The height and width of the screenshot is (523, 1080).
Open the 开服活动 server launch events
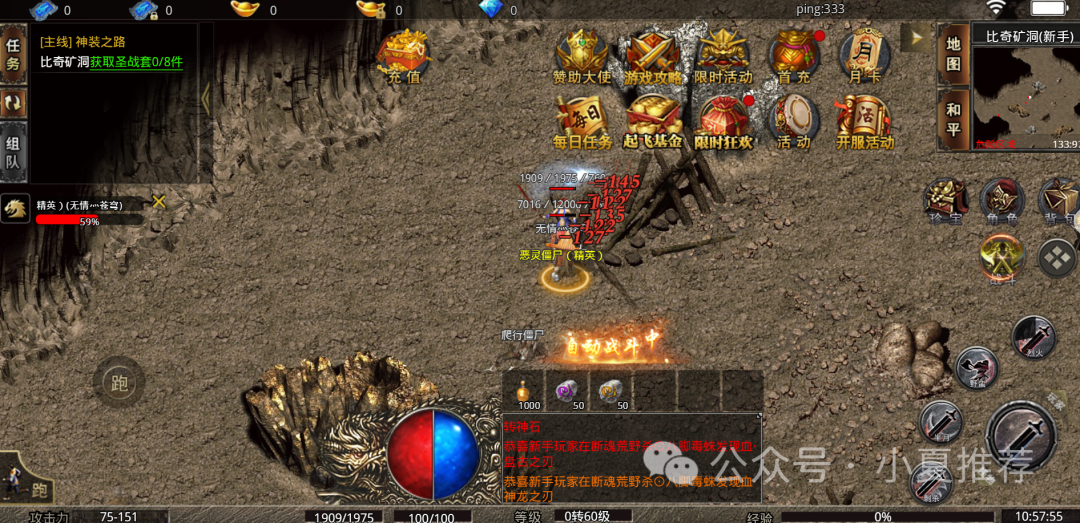tap(865, 122)
